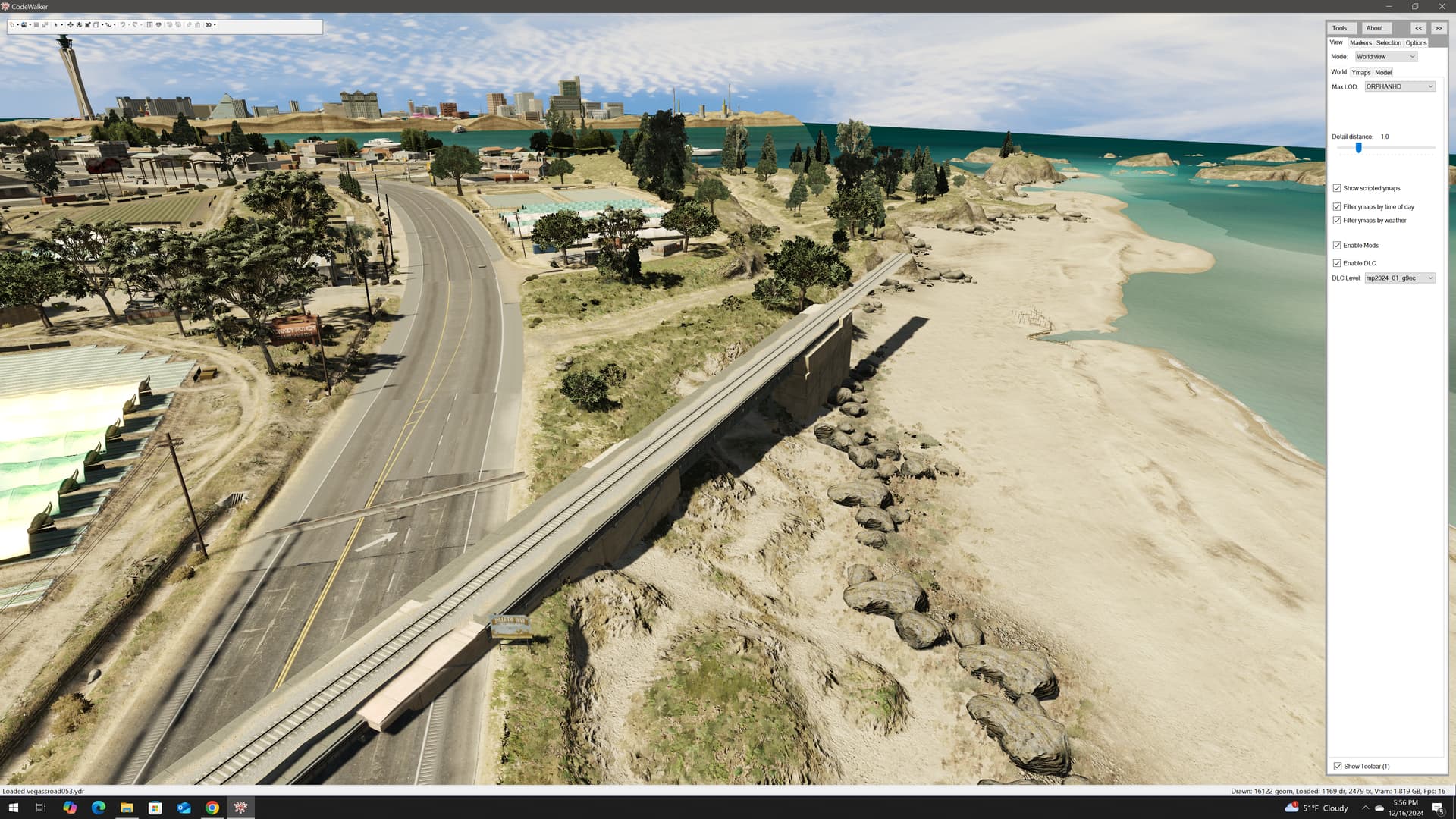Switch to the Markers tab
The height and width of the screenshot is (819, 1456).
(x=1360, y=42)
